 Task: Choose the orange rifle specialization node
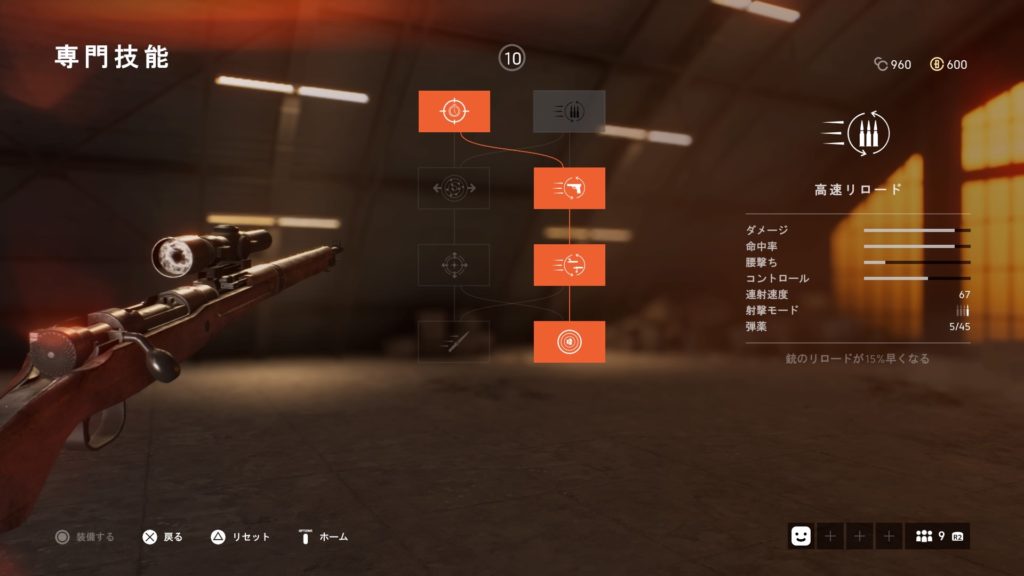click(569, 265)
